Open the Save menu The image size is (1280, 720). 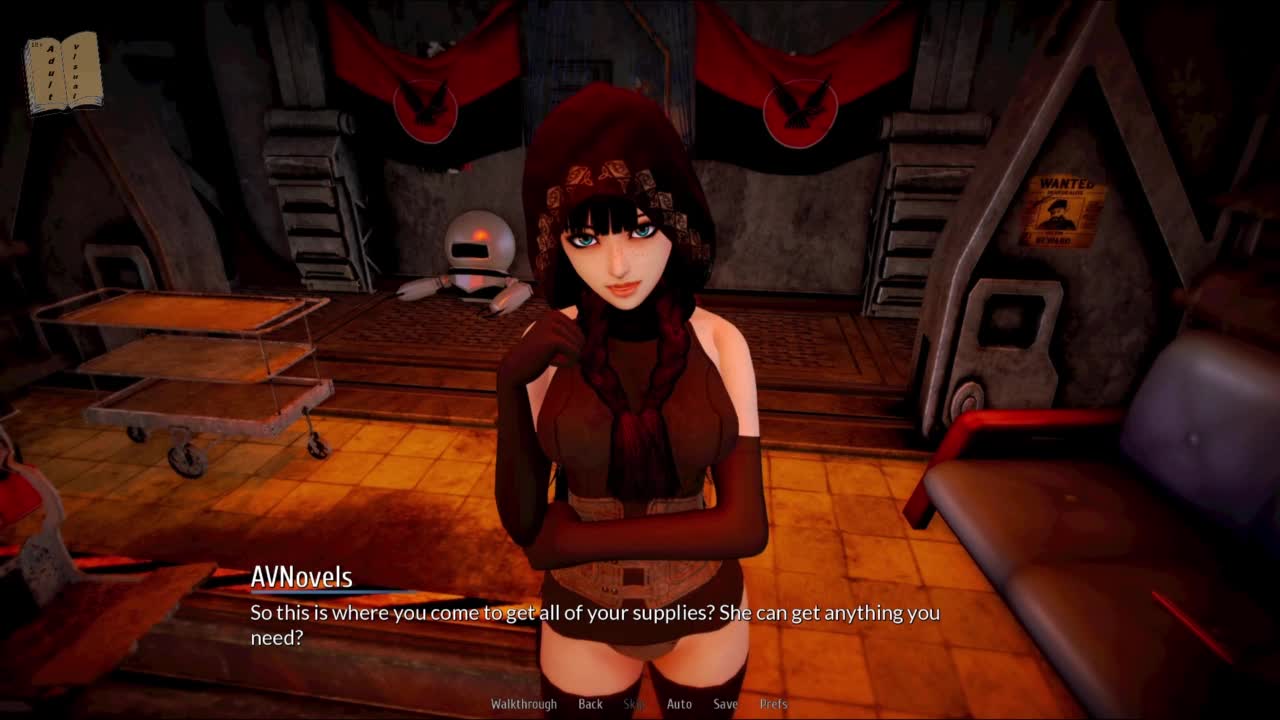point(725,704)
